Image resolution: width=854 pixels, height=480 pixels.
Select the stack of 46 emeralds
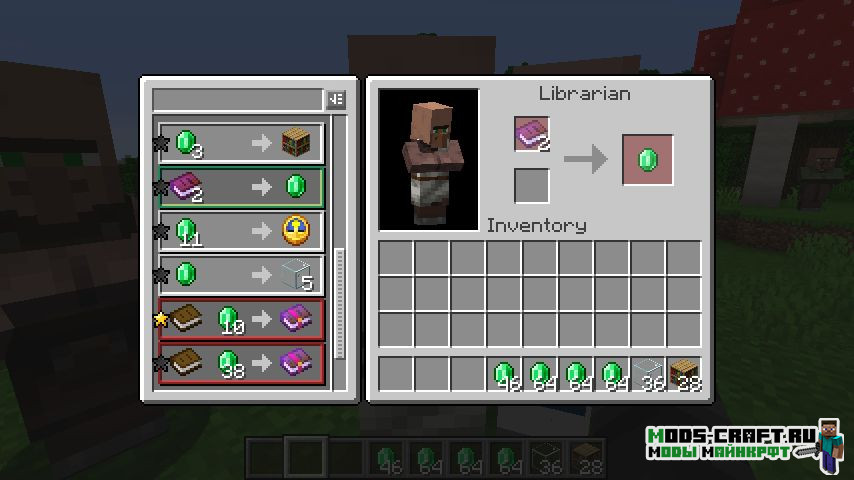coord(504,375)
